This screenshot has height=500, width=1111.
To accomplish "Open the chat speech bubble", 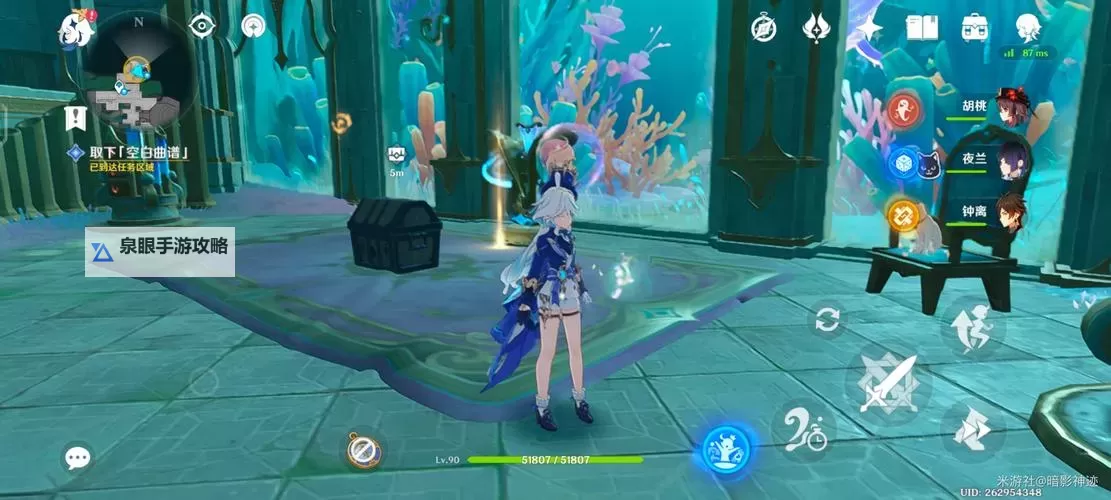I will coord(77,458).
